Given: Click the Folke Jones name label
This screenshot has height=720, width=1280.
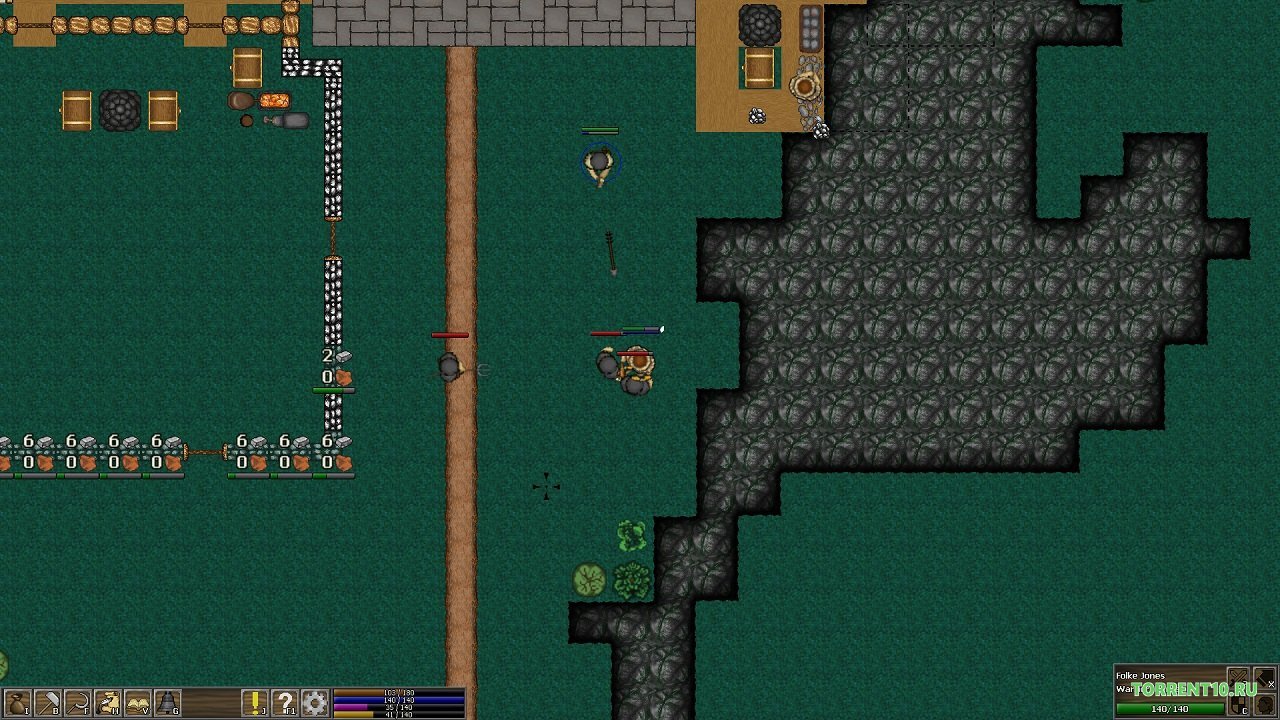Looking at the screenshot, I should click(x=1141, y=675).
